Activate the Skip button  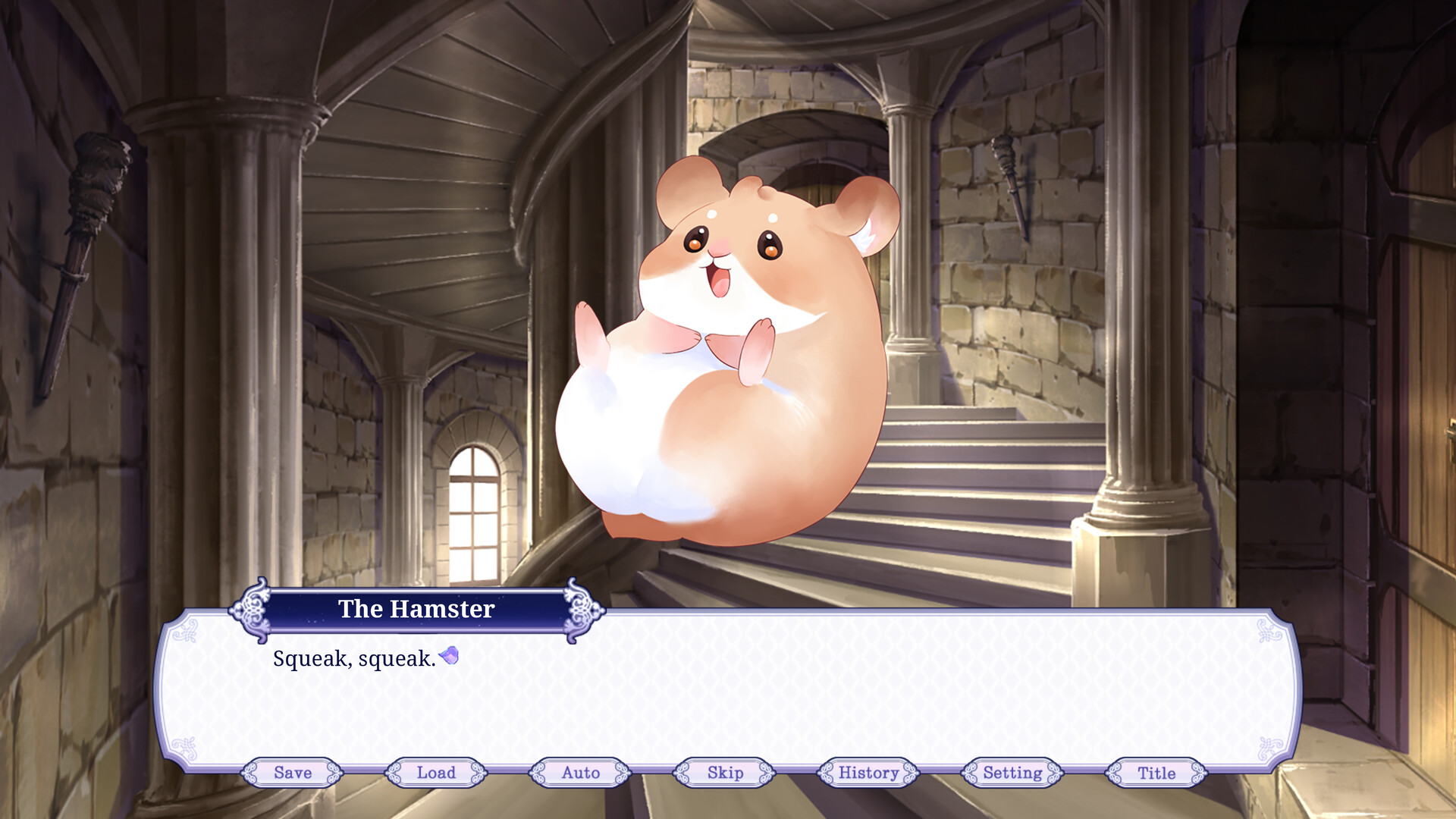725,773
